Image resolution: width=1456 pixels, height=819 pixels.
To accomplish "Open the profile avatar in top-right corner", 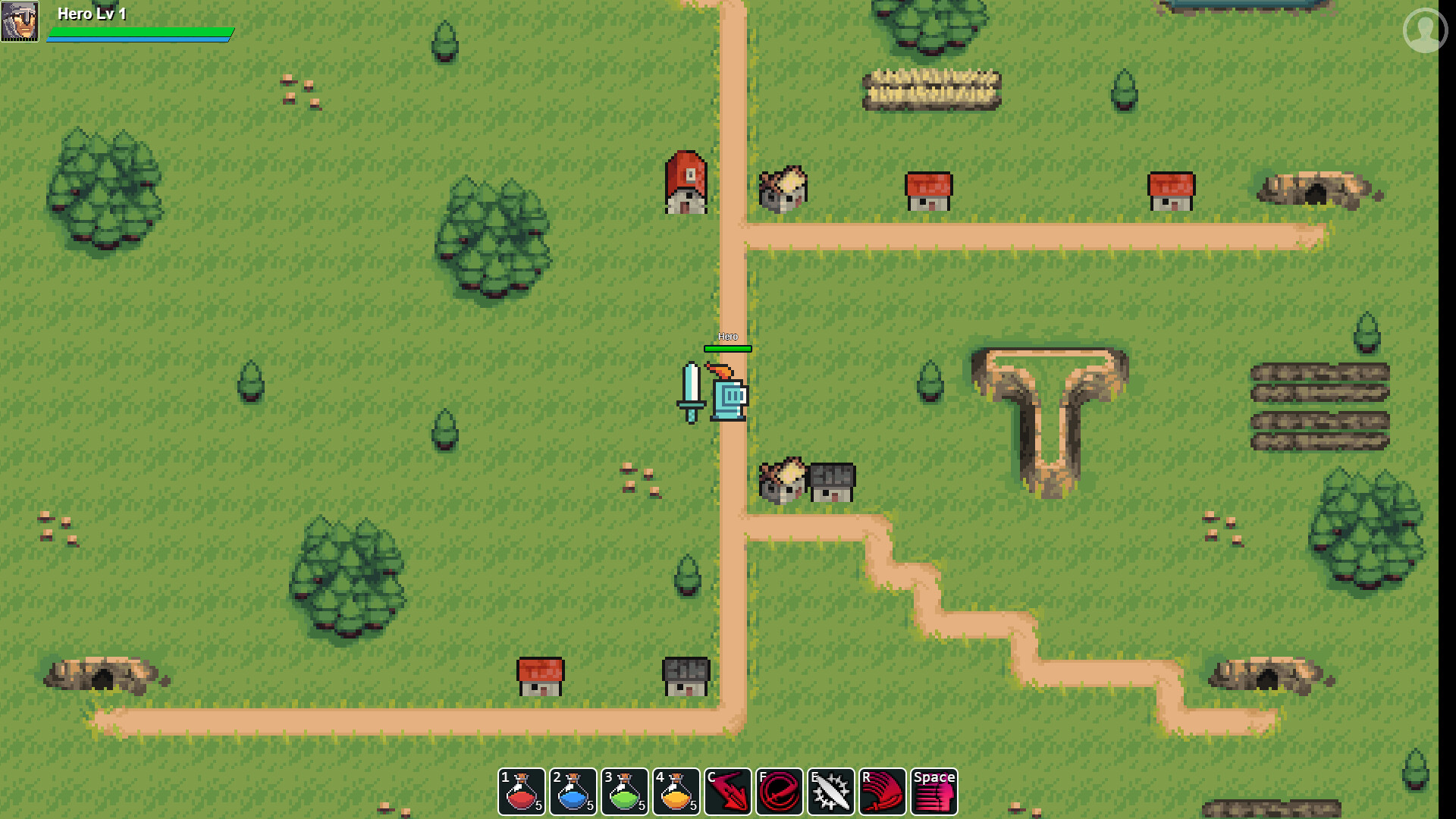I will [1424, 31].
